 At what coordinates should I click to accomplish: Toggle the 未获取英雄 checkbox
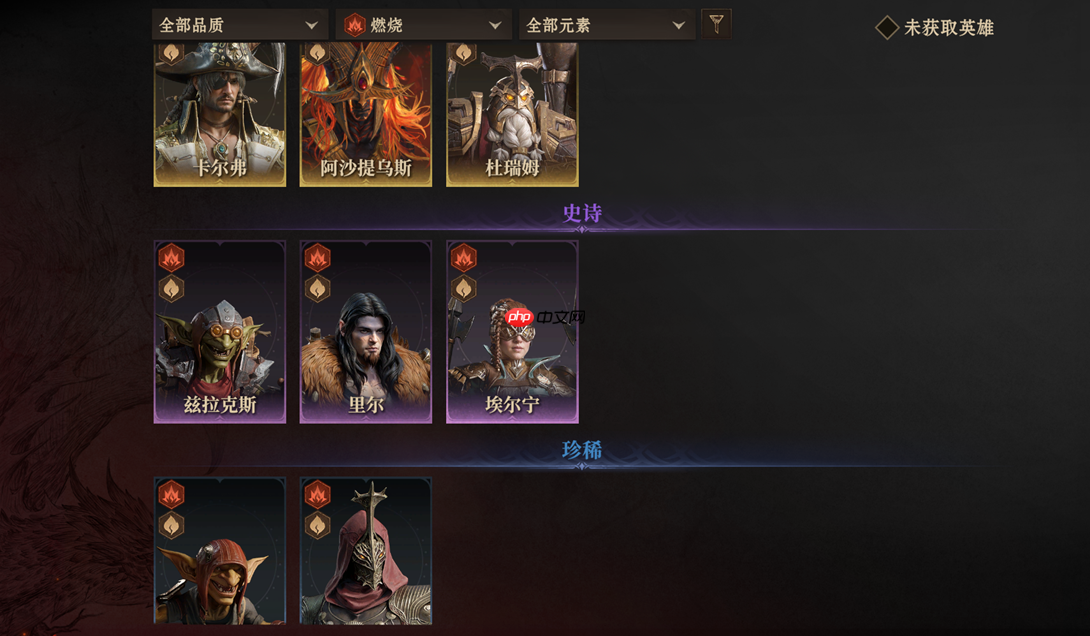[887, 28]
